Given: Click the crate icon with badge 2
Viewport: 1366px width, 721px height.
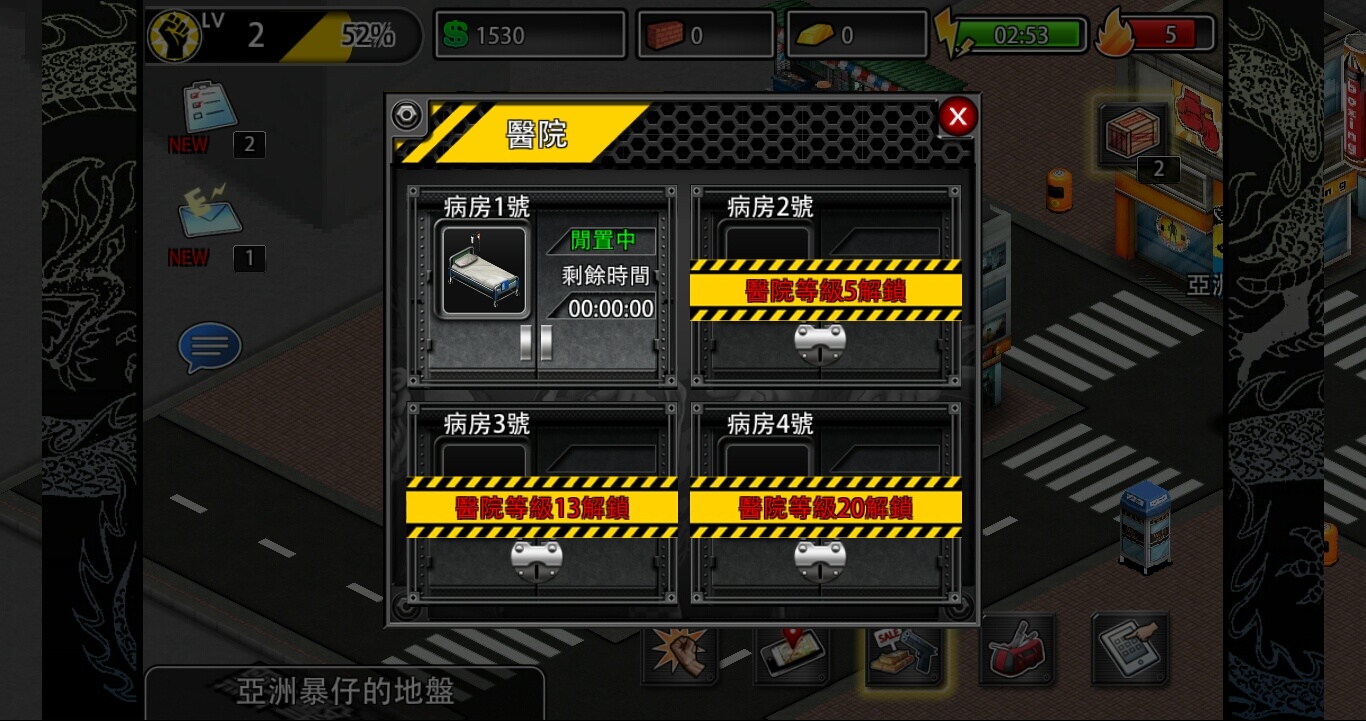Looking at the screenshot, I should 1131,135.
